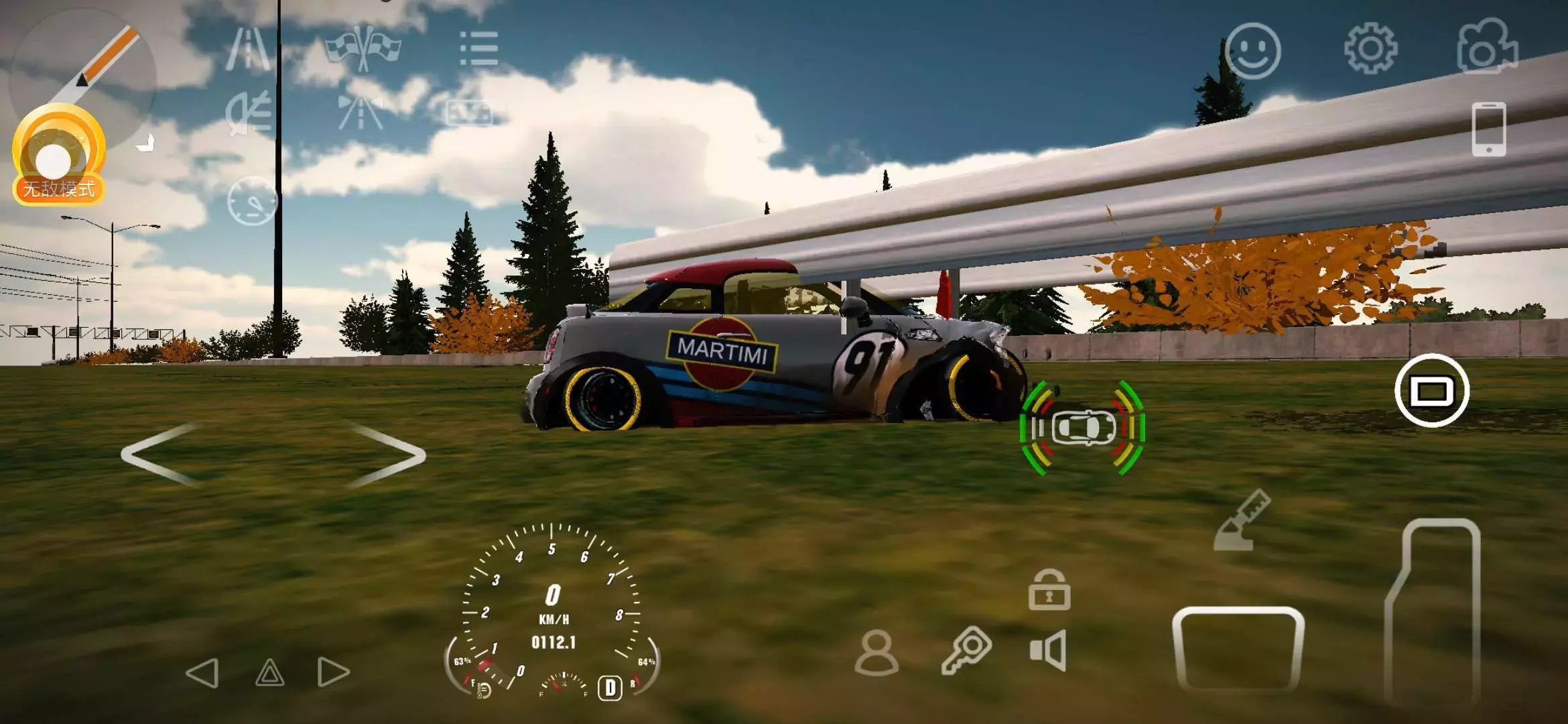Toggle the door padlock icon

[1049, 590]
